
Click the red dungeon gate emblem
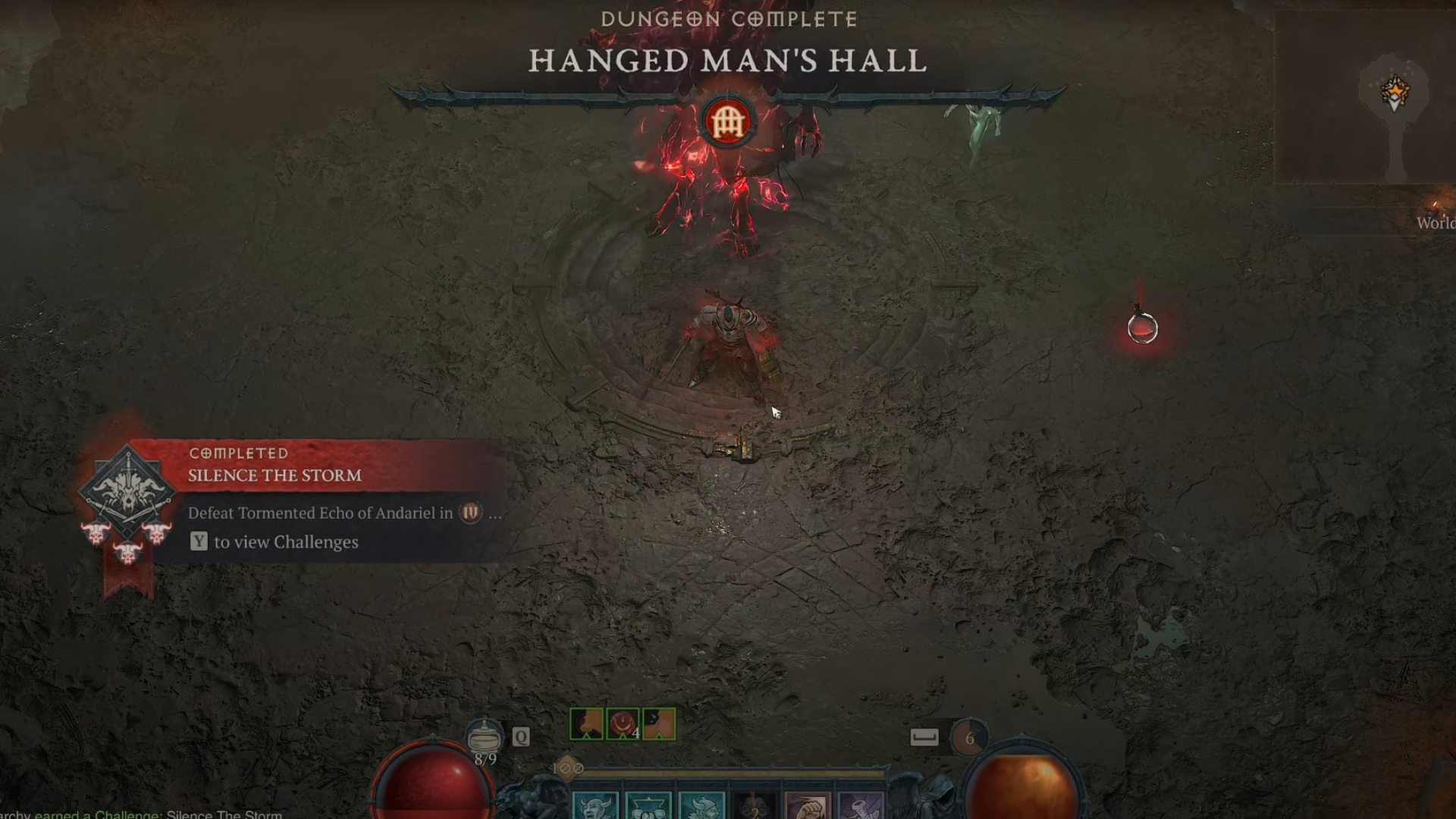point(727,121)
